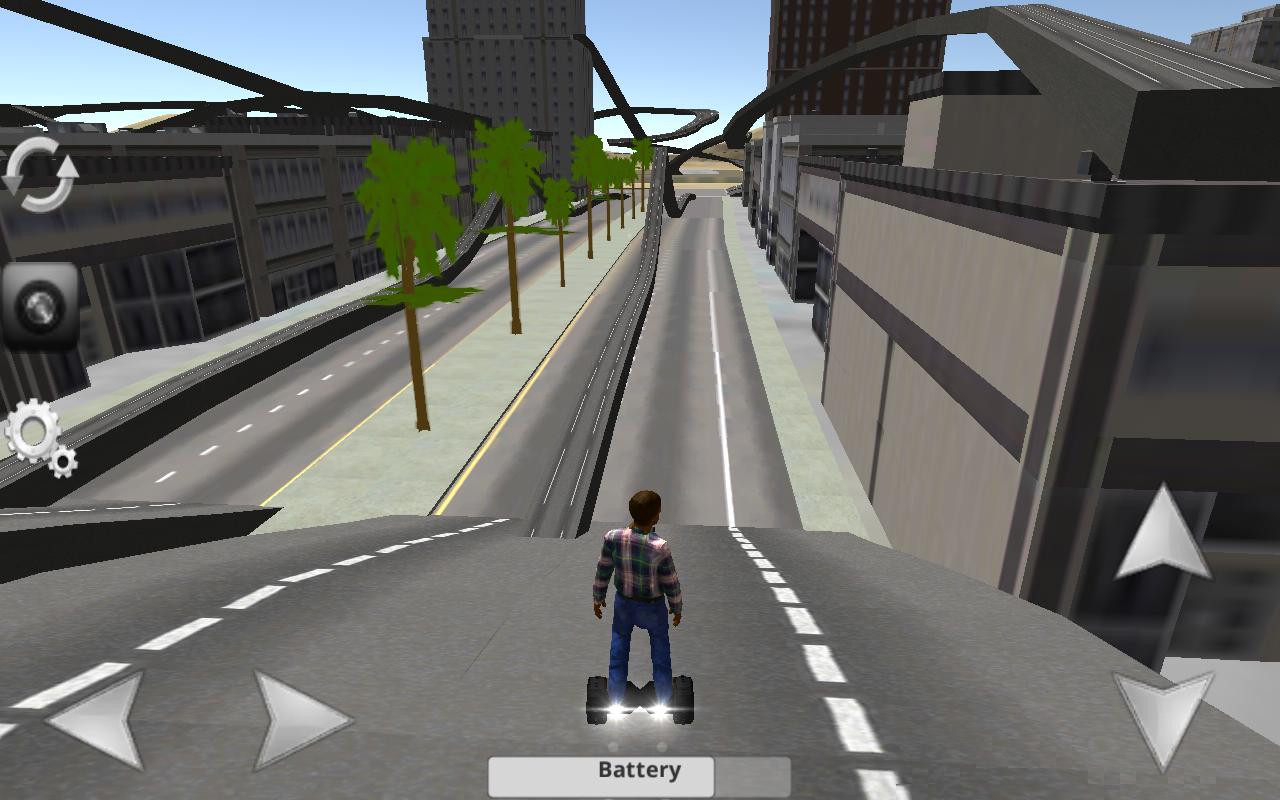Tap the hoverboard rider character
Viewport: 1280px width, 800px height.
pyautogui.click(x=640, y=600)
